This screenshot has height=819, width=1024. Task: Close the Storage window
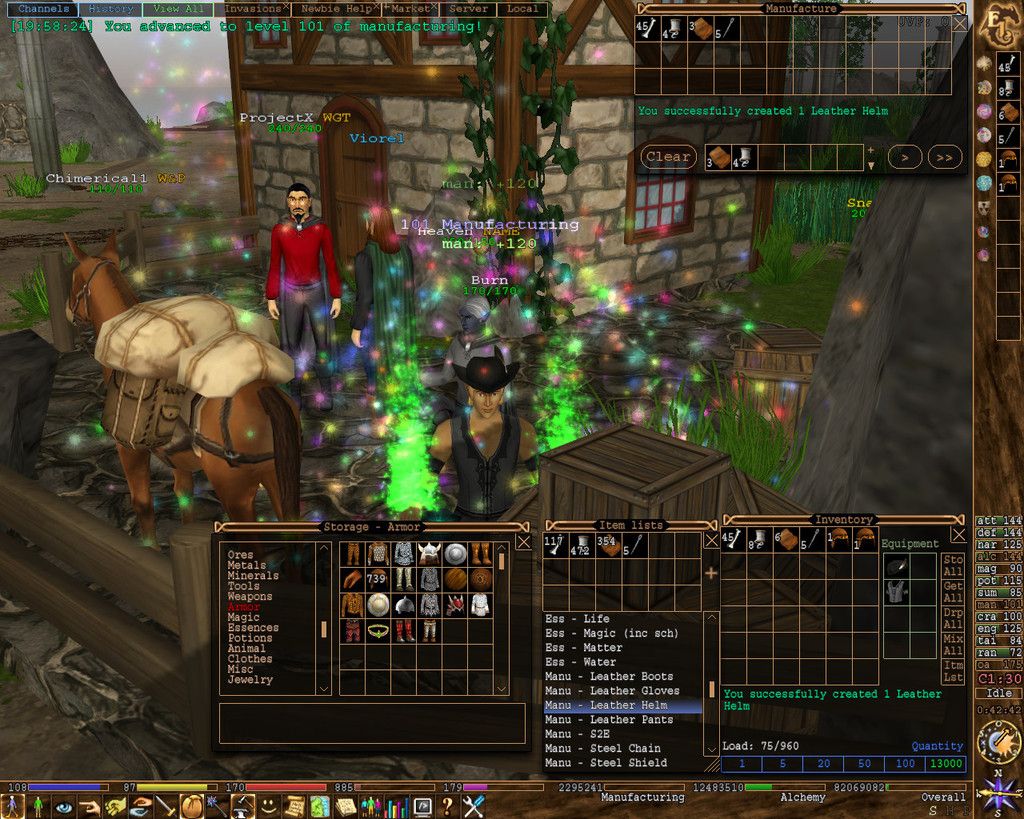523,542
